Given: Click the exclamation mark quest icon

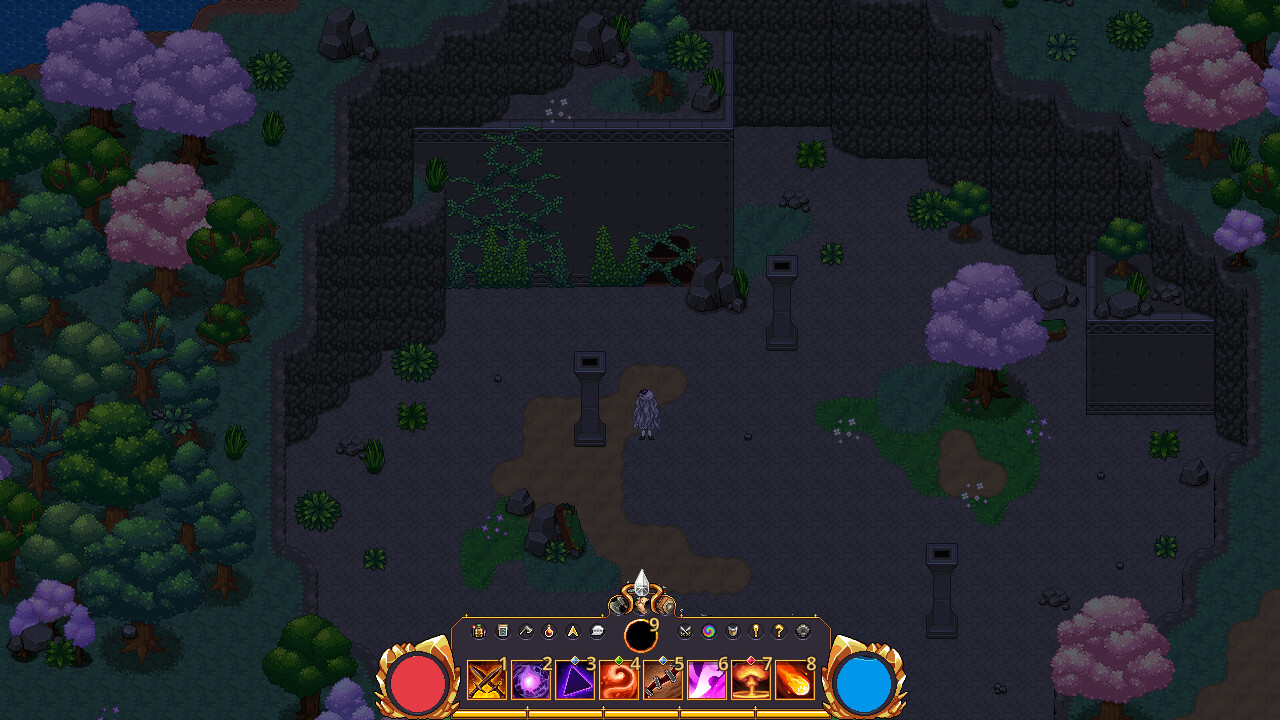Looking at the screenshot, I should pyautogui.click(x=755, y=631).
